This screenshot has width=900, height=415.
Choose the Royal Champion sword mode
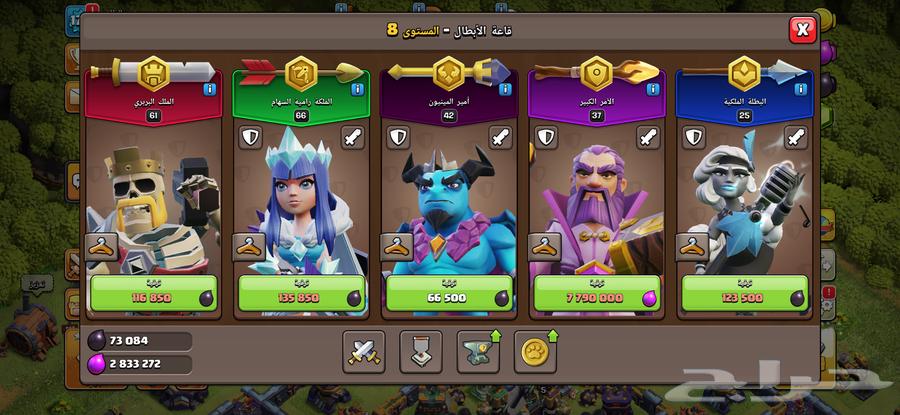796,137
